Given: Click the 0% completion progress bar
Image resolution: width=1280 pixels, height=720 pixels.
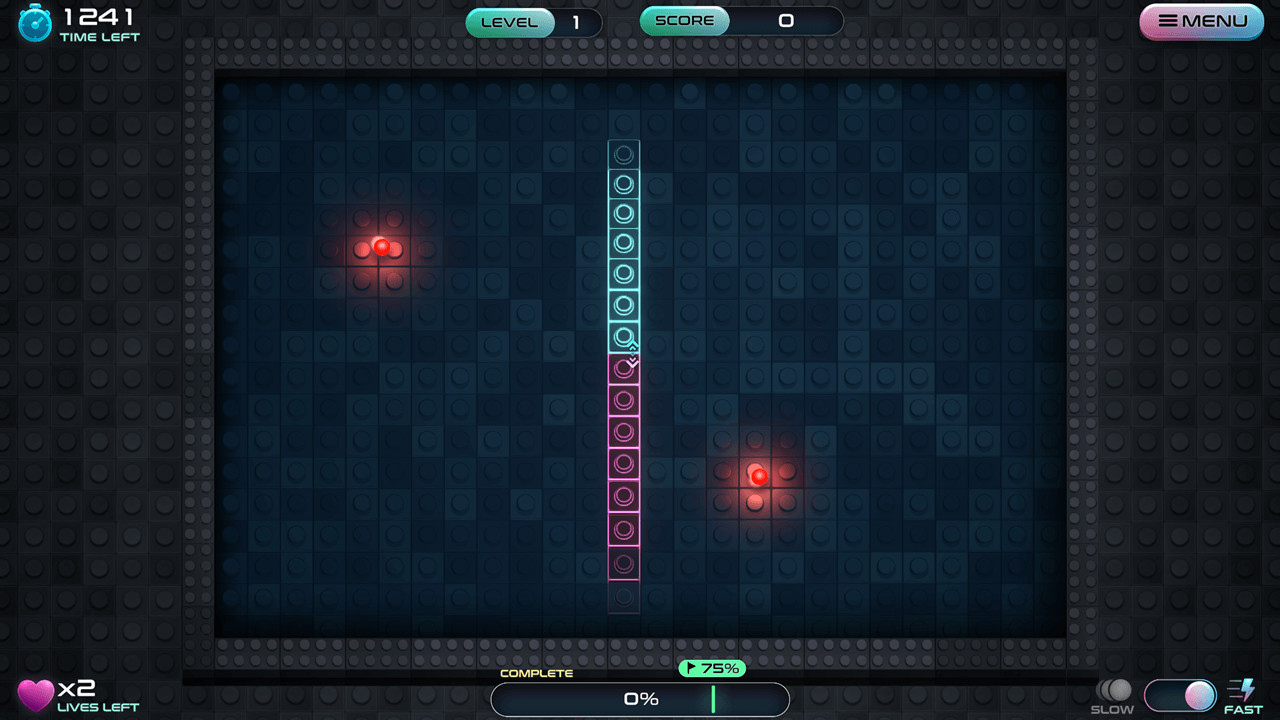Looking at the screenshot, I should point(639,698).
